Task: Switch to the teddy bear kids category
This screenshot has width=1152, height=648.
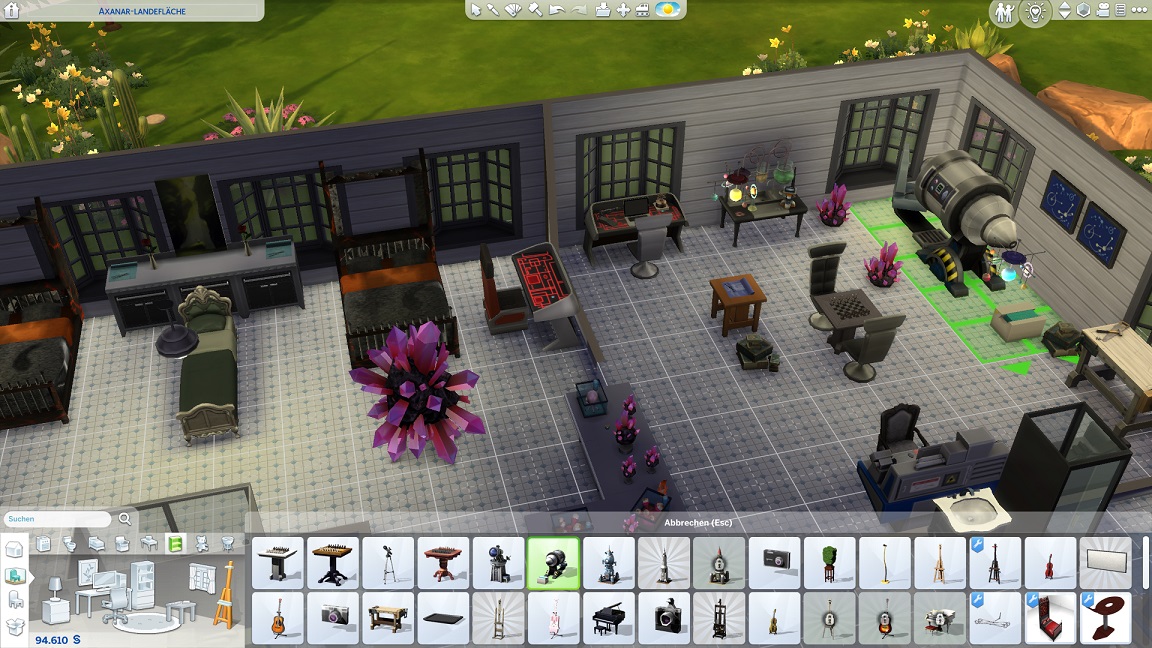Action: click(202, 543)
